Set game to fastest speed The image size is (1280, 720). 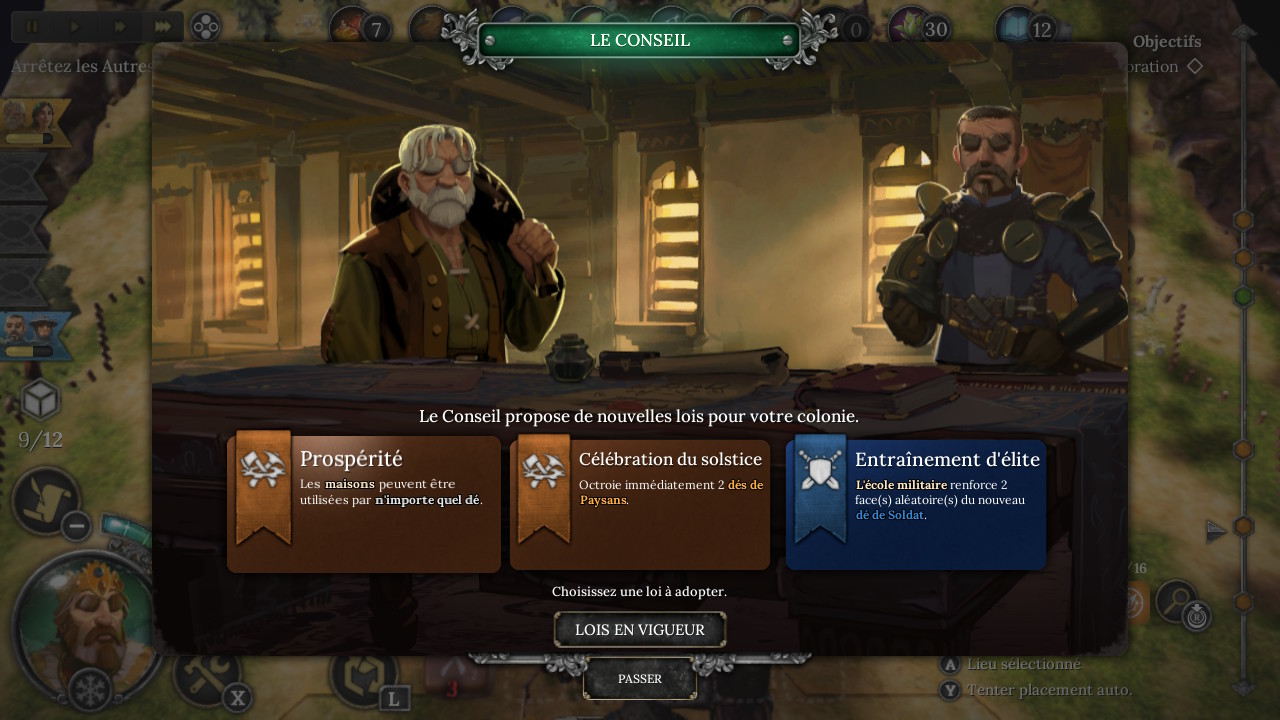[x=163, y=27]
